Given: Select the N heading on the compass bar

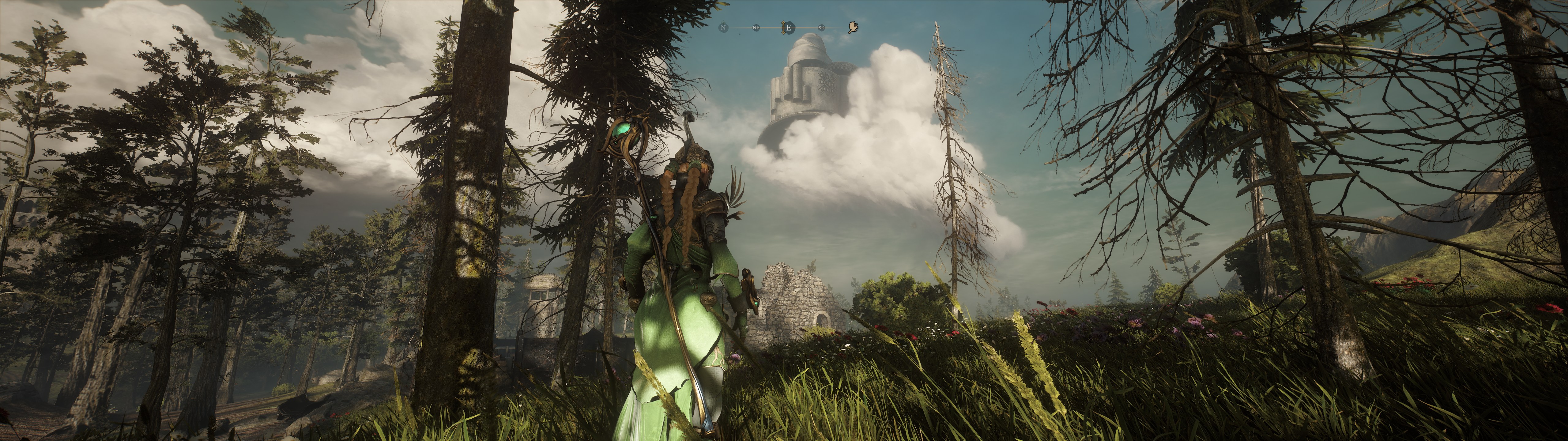Looking at the screenshot, I should [x=723, y=28].
